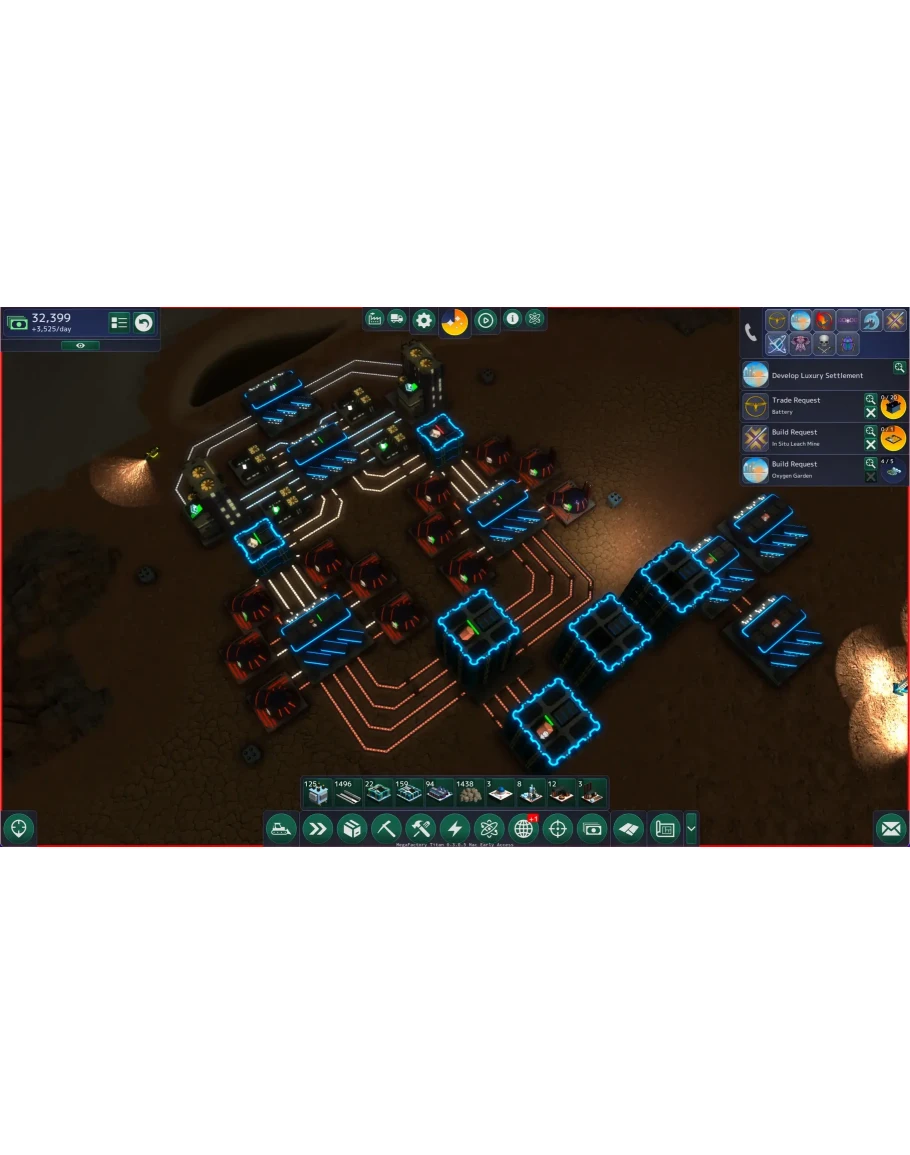Viewport: 910px width, 1155px height.
Task: Locate the Develop Luxury Settlement objective
Action: click(817, 376)
